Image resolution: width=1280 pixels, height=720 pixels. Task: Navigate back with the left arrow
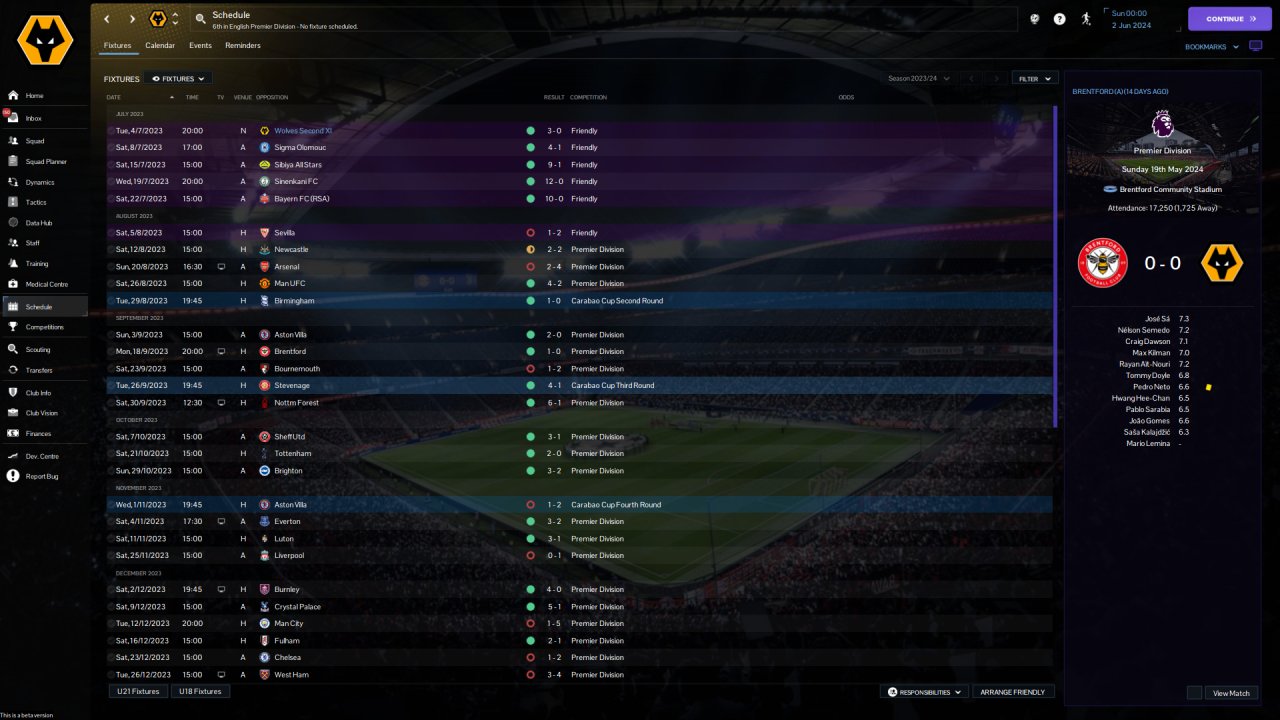point(107,19)
